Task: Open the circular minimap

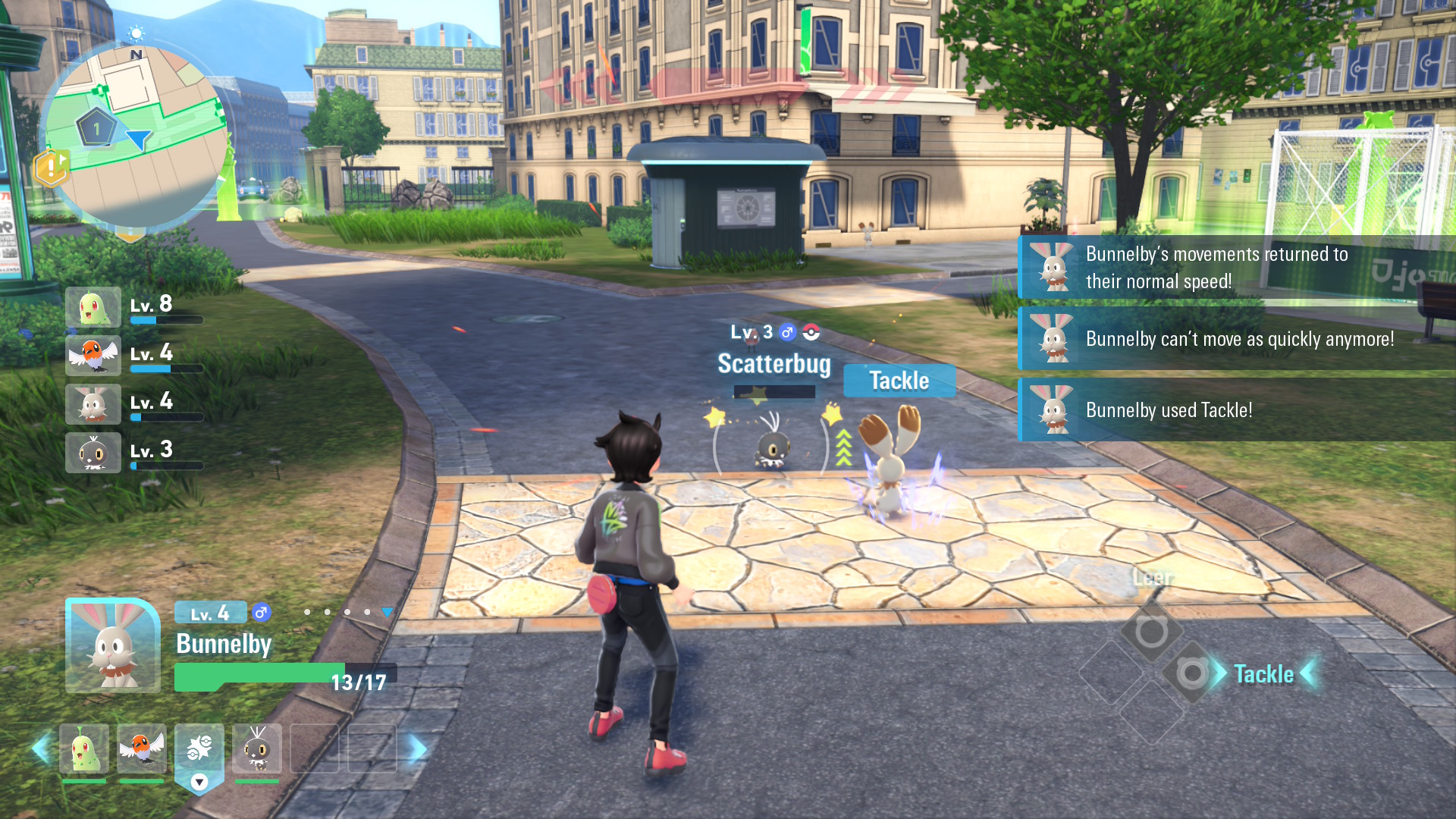Action: pyautogui.click(x=136, y=136)
